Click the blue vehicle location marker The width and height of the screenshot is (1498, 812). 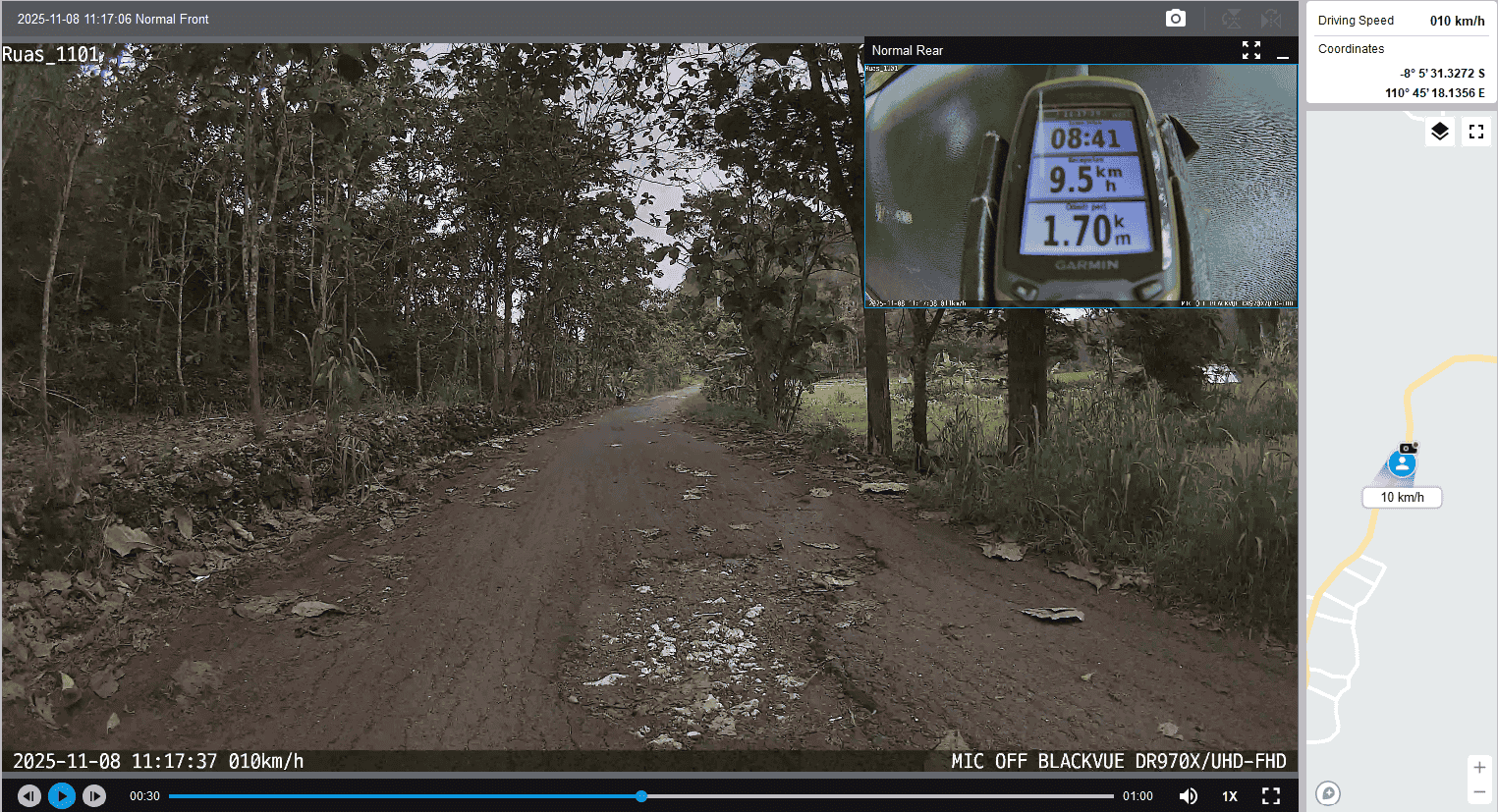tap(1403, 464)
